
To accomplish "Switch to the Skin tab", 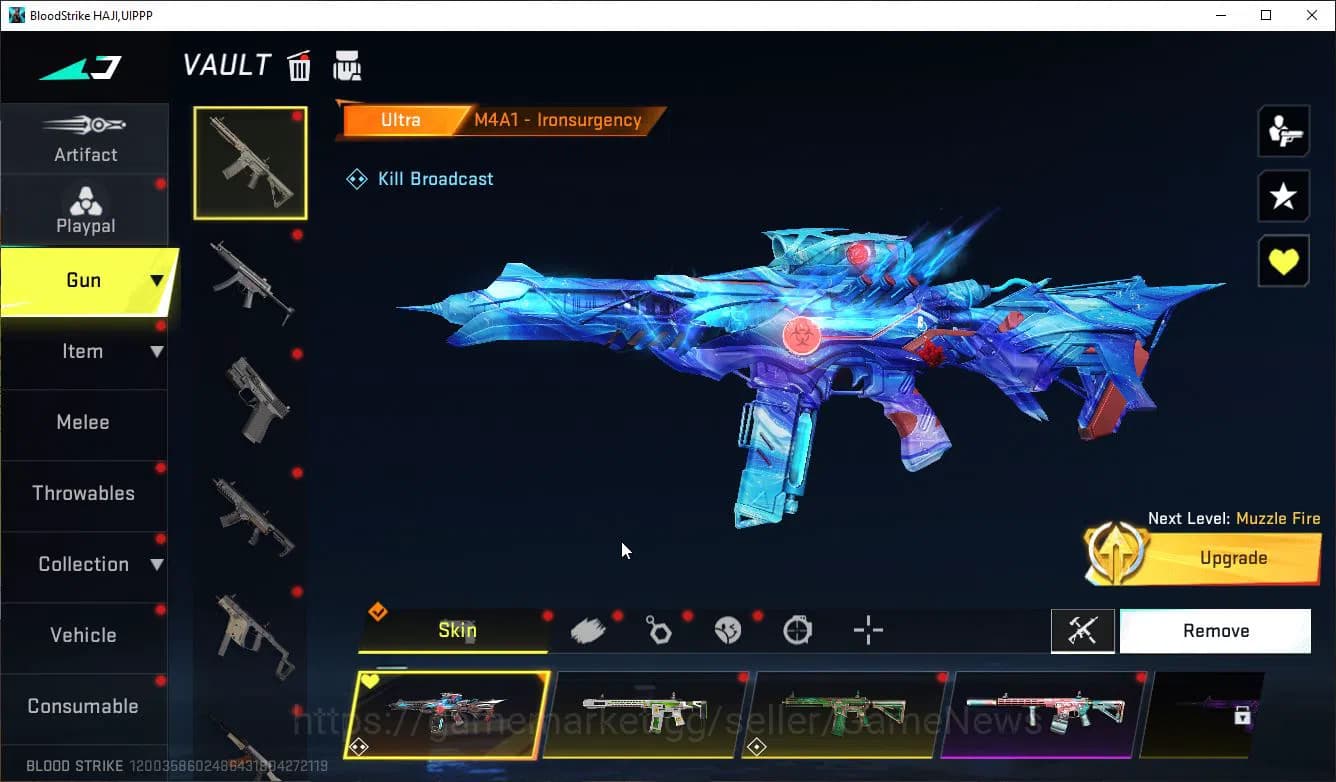I will point(457,630).
